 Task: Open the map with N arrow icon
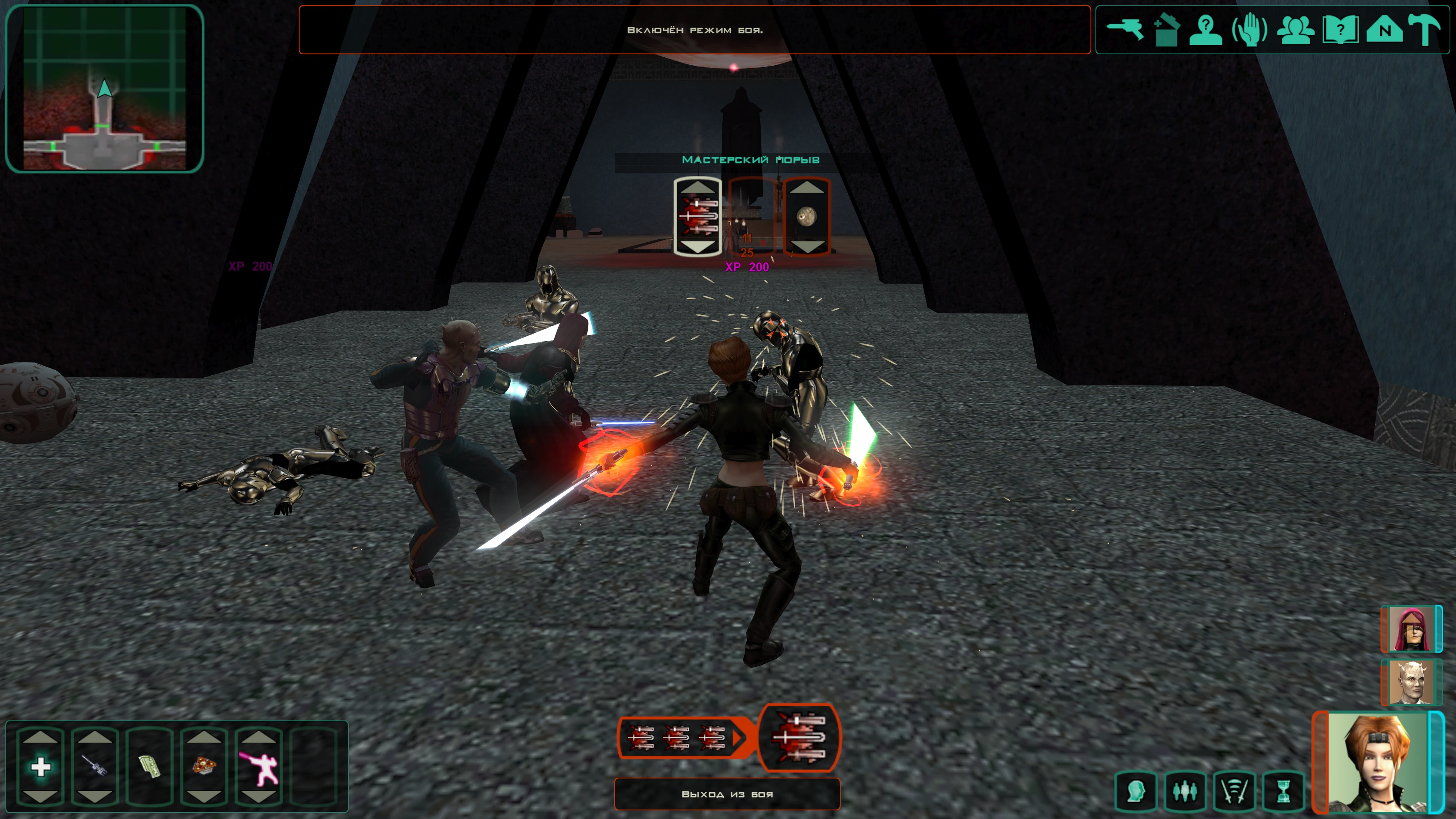click(1384, 29)
